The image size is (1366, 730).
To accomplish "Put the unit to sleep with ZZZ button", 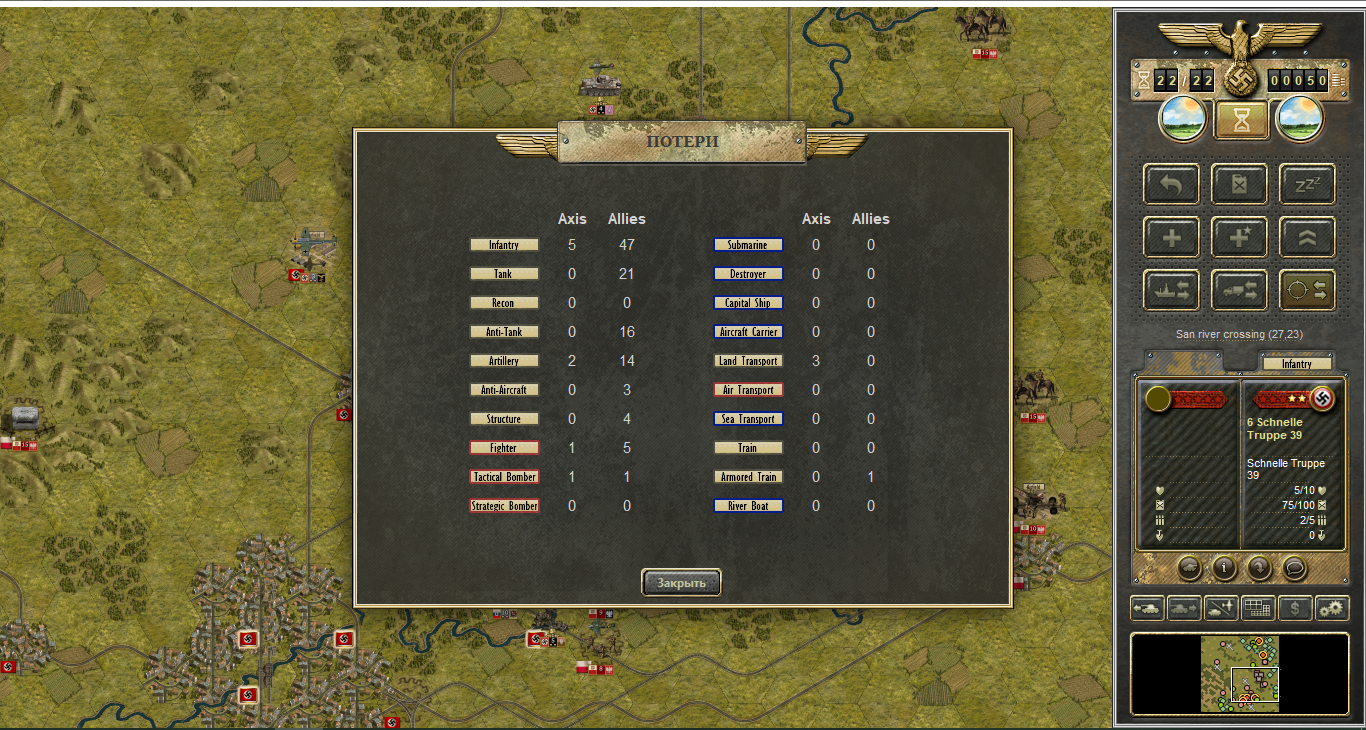I will 1307,184.
